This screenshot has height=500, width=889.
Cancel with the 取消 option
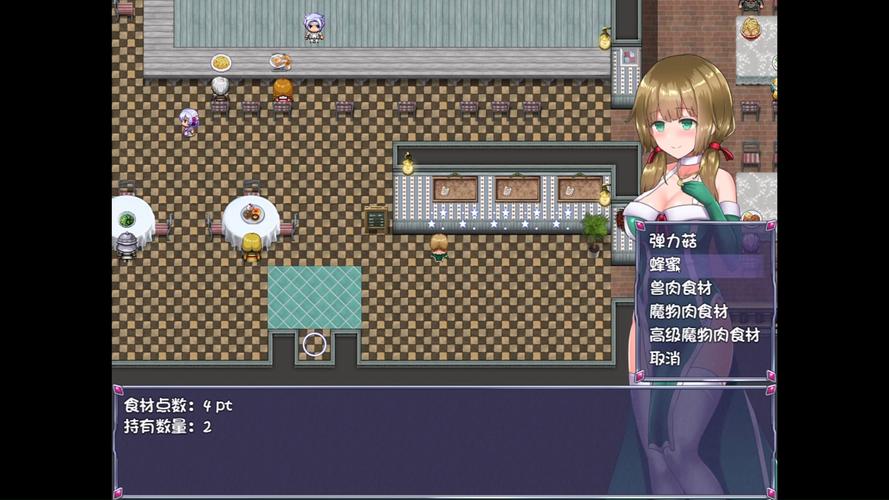665,358
